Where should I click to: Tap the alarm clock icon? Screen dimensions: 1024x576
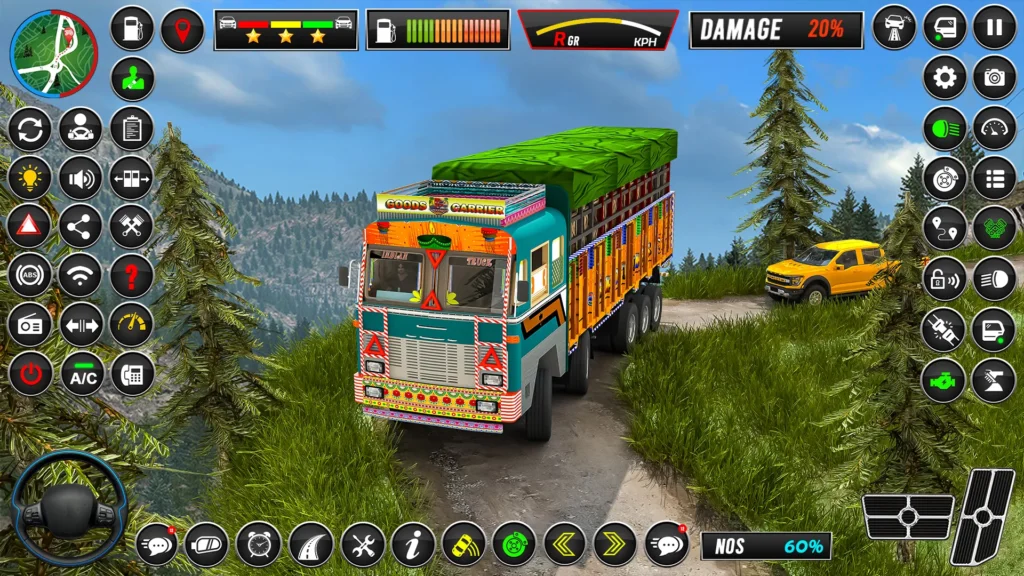[x=259, y=544]
